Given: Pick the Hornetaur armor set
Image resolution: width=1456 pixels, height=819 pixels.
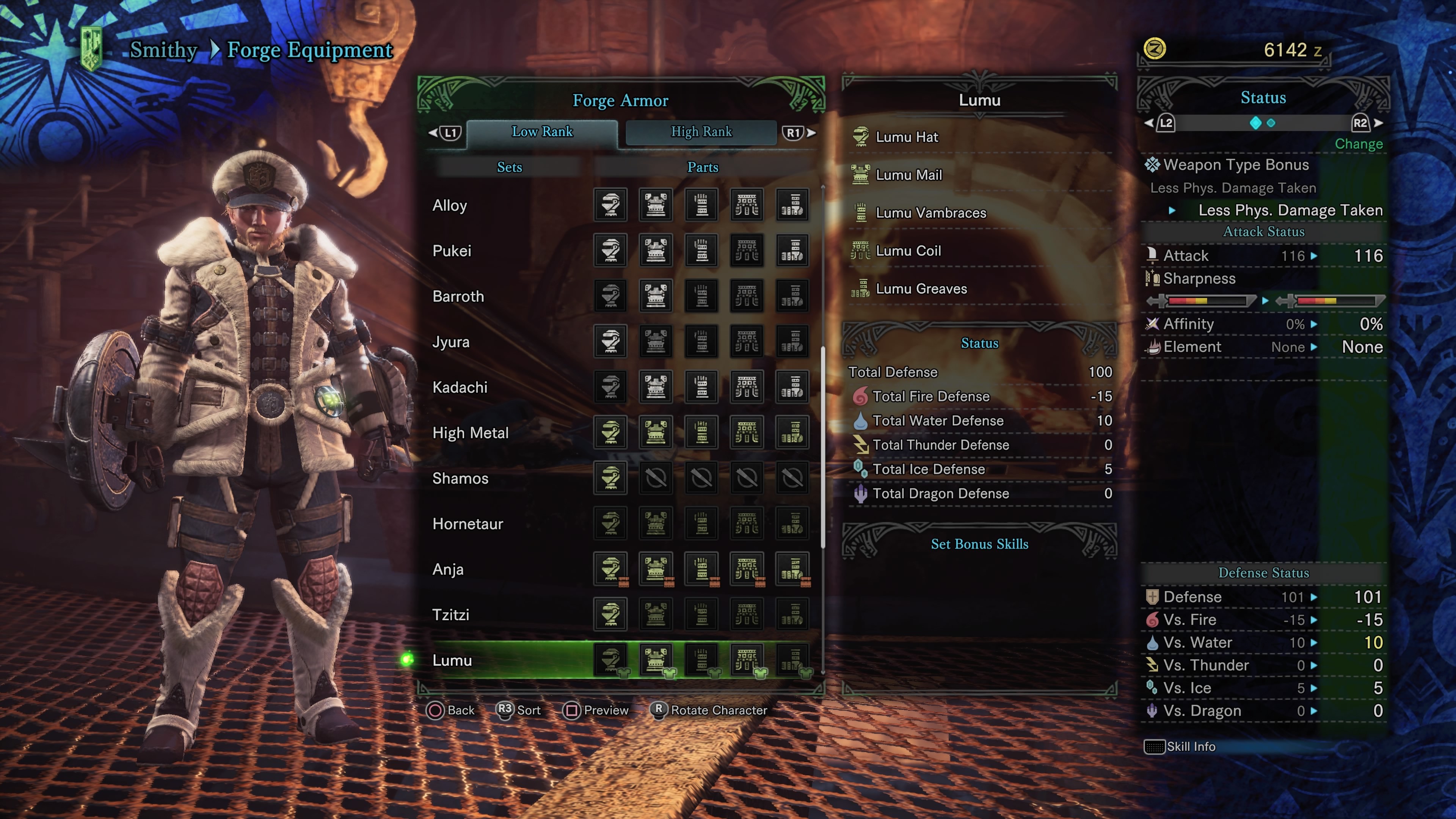Looking at the screenshot, I should pos(468,524).
